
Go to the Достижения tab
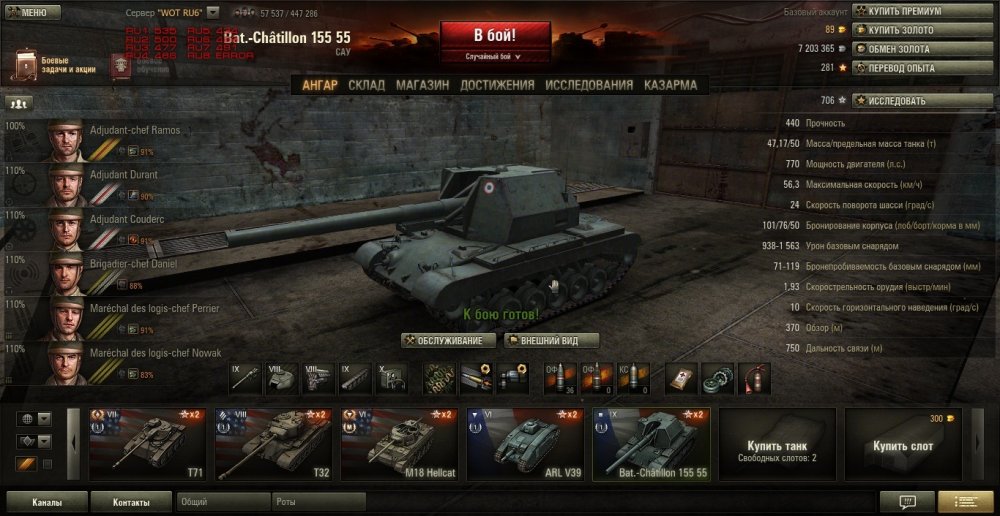point(497,85)
